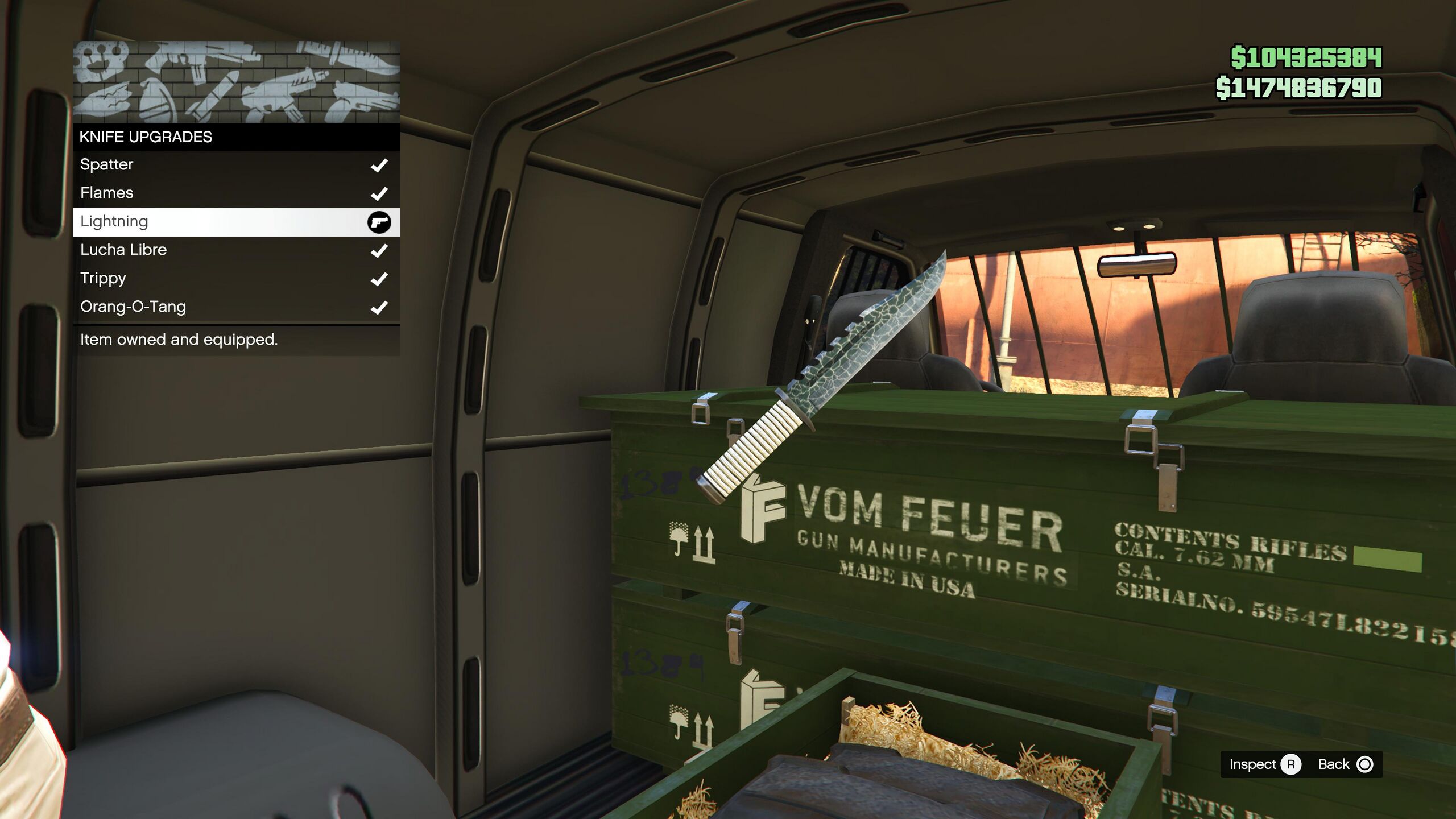Screen dimensions: 1456x819
Task: Select the Spatter knife finish
Action: (x=236, y=165)
